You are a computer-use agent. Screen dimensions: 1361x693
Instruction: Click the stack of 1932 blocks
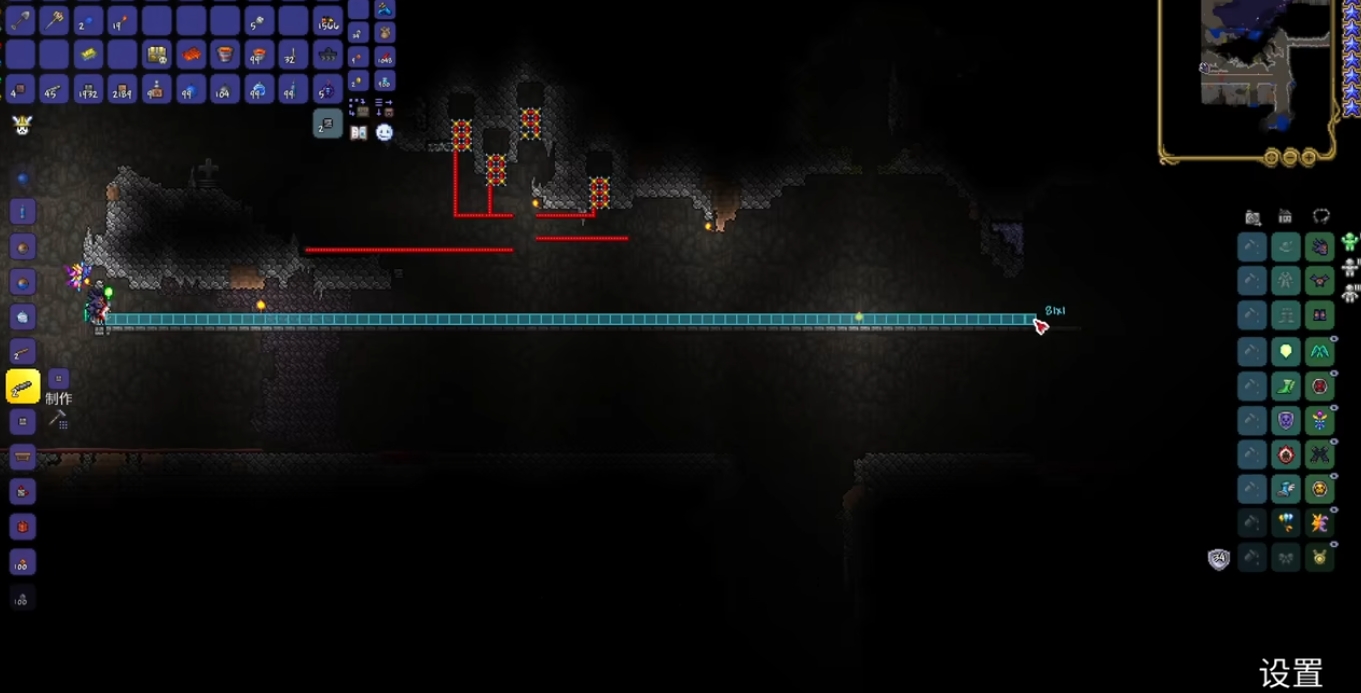click(88, 90)
